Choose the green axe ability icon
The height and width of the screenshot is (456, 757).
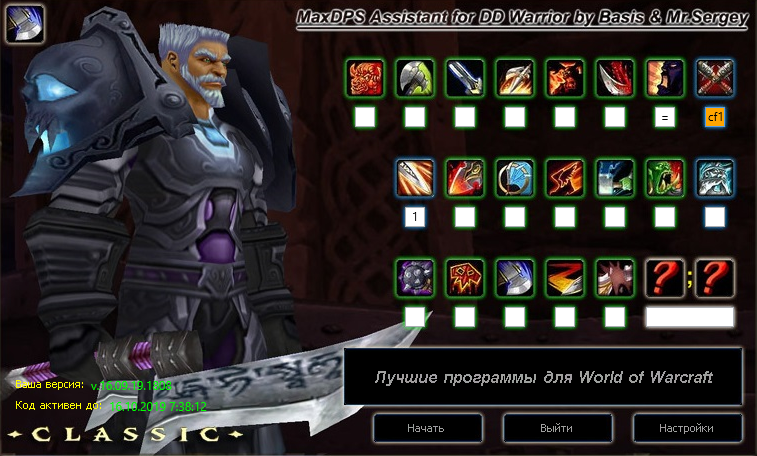pyautogui.click(x=415, y=77)
